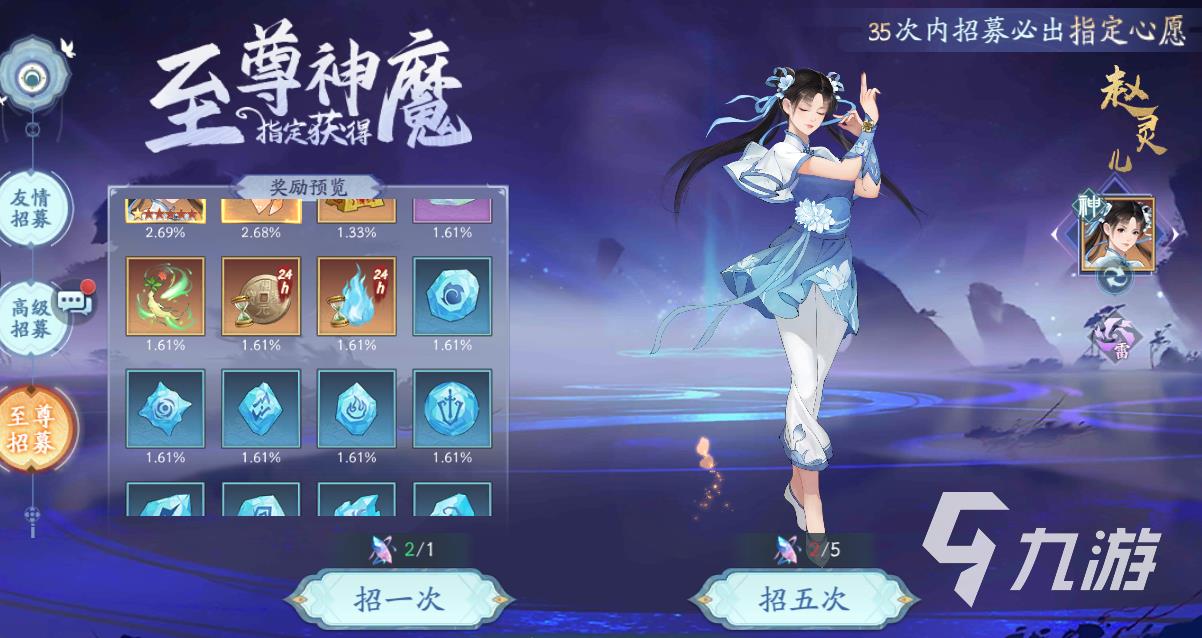Inspect the 24h blue flame reward

pos(356,296)
